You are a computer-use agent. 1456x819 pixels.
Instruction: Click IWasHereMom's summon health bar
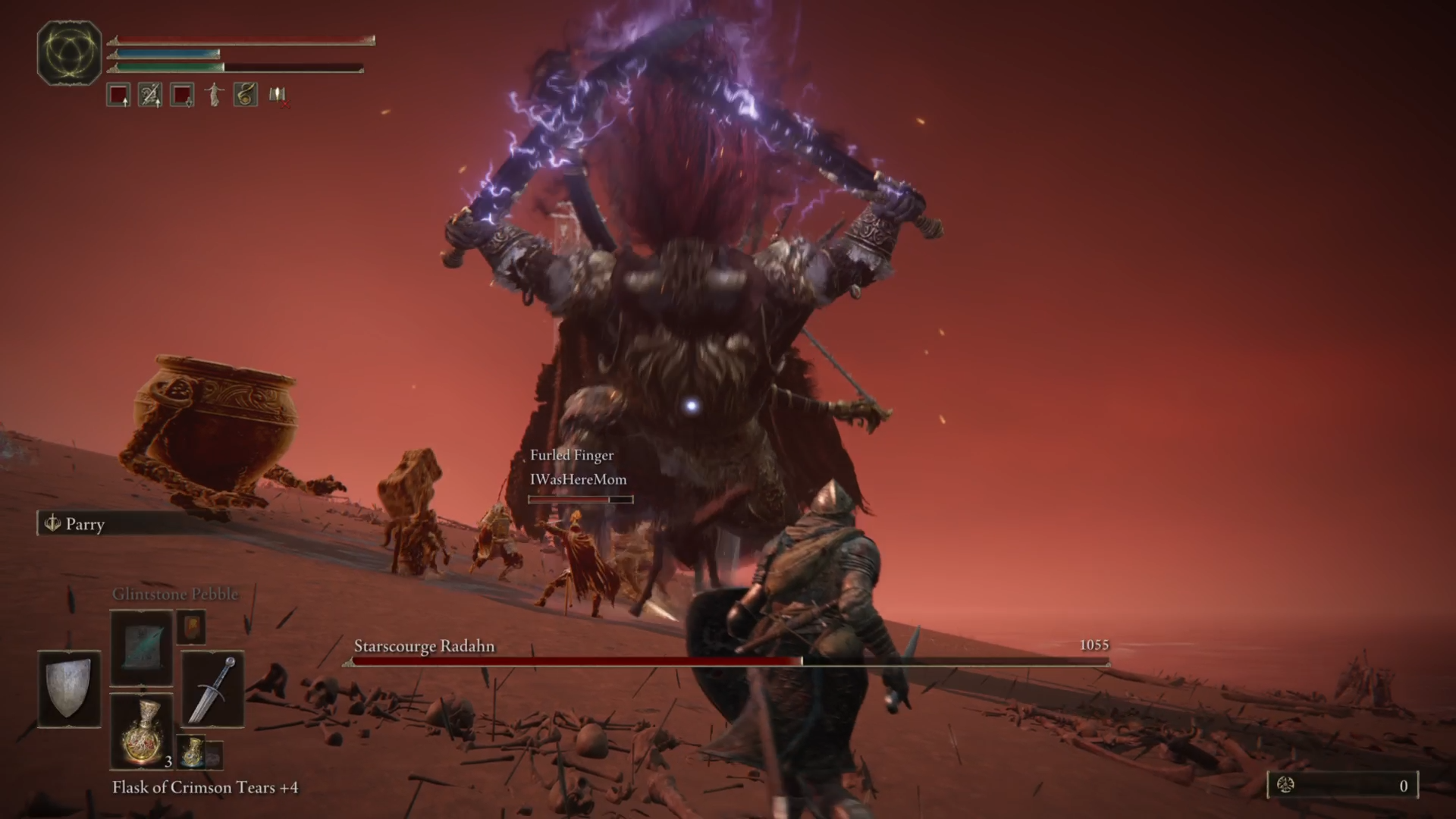pos(579,499)
